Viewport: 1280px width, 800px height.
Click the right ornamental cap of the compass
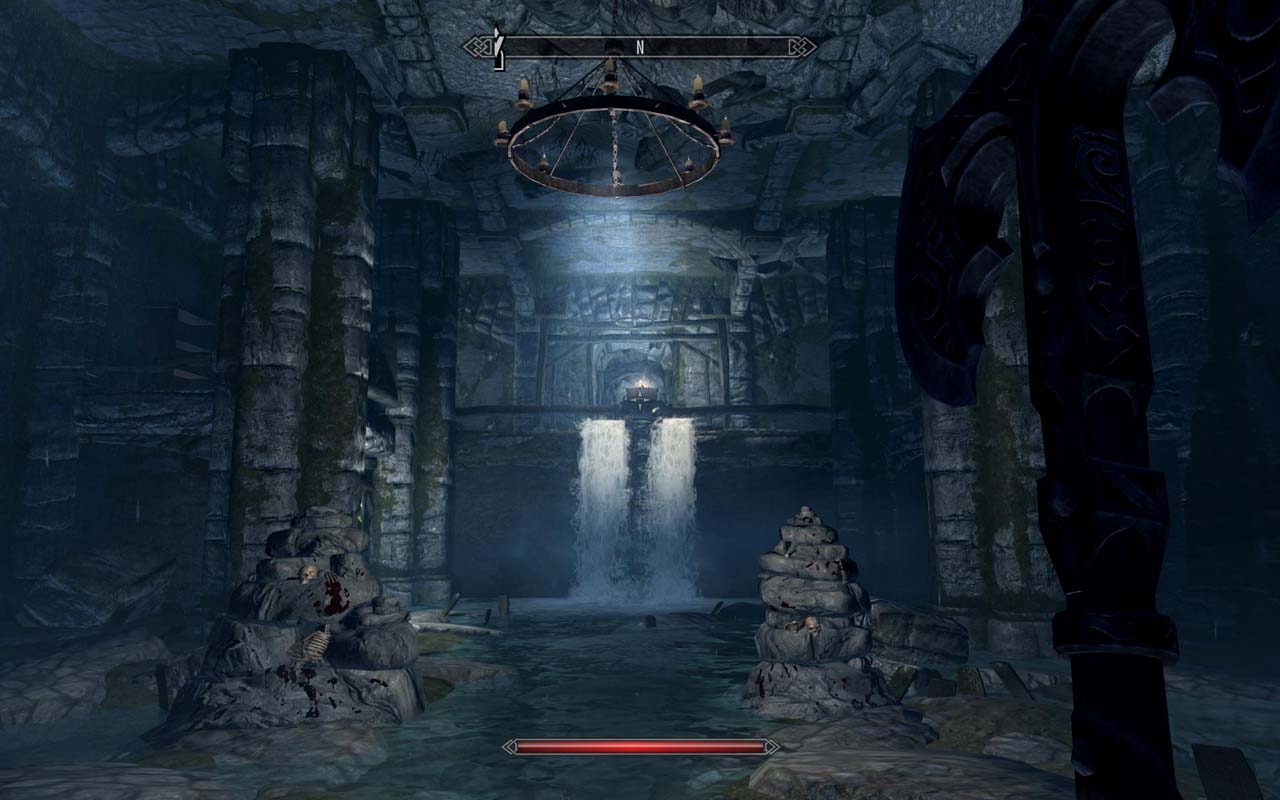coord(800,47)
